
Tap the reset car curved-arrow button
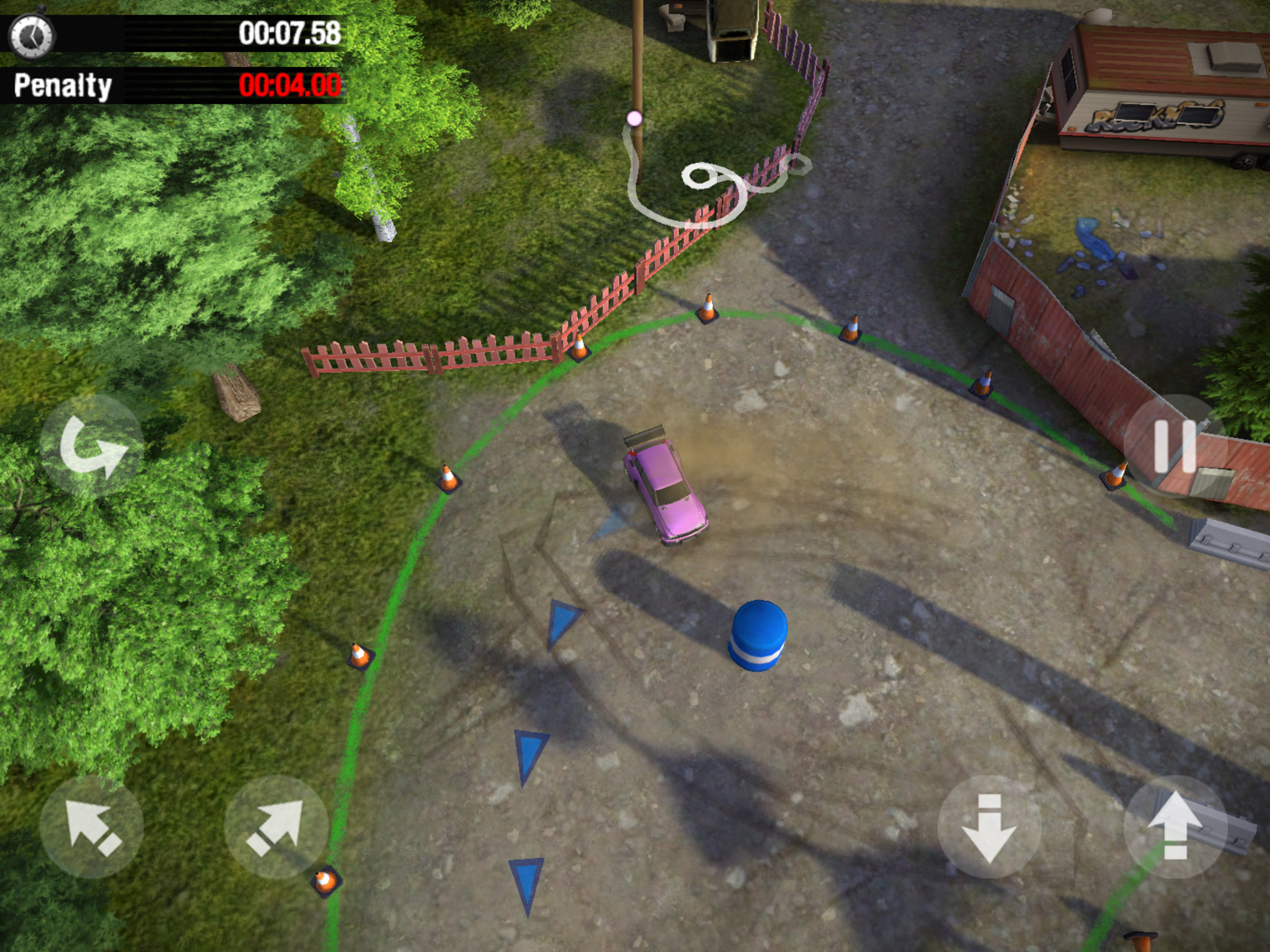coord(92,446)
